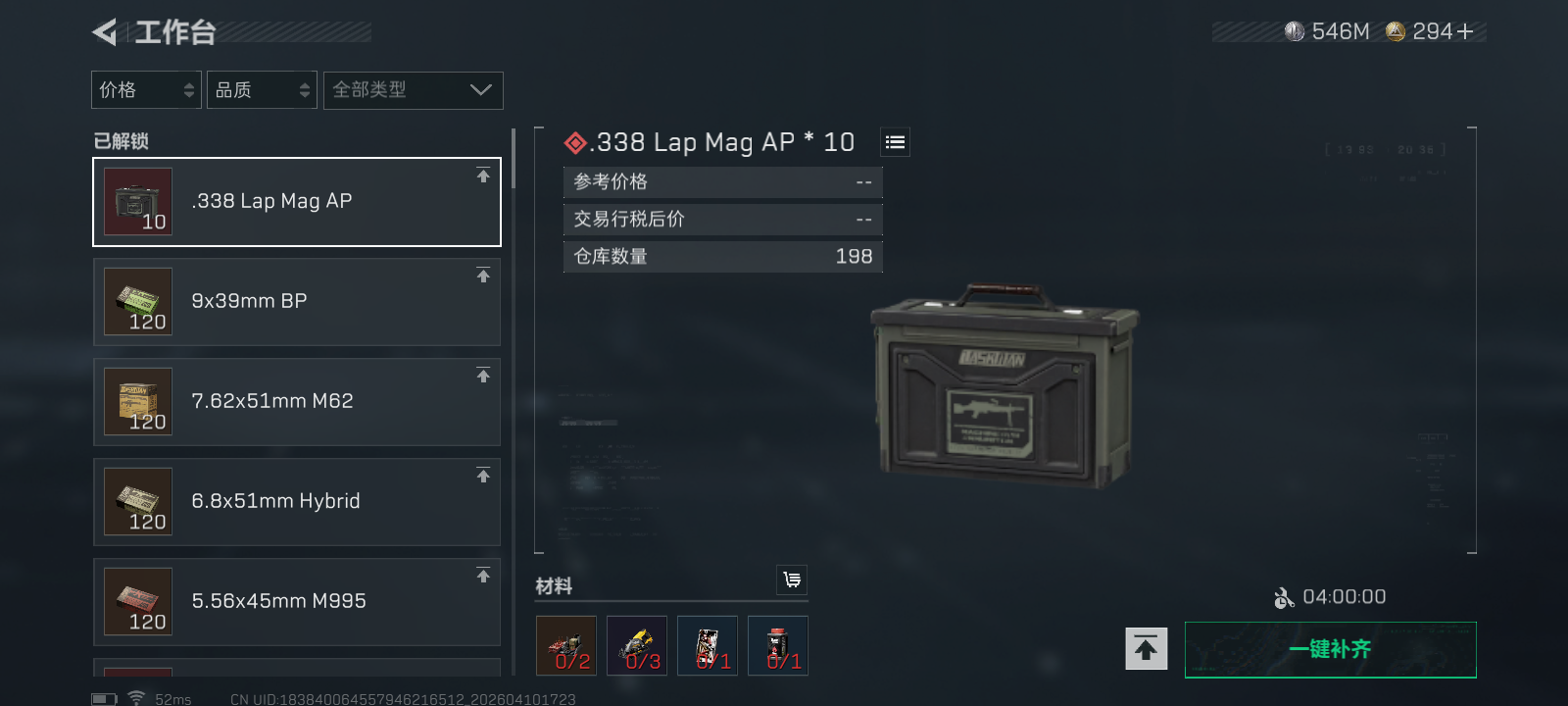Open the recipe list icon beside item name
The height and width of the screenshot is (706, 1568).
tap(893, 141)
